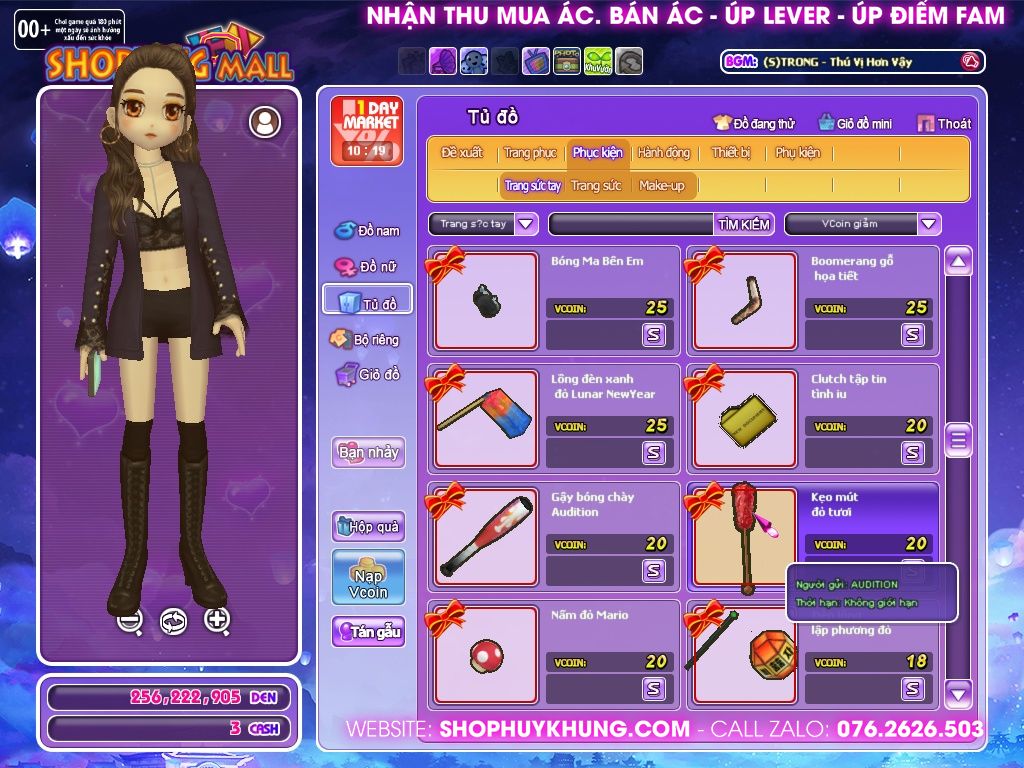Open Bộ riêng section
This screenshot has width=1024, height=768.
tap(366, 340)
